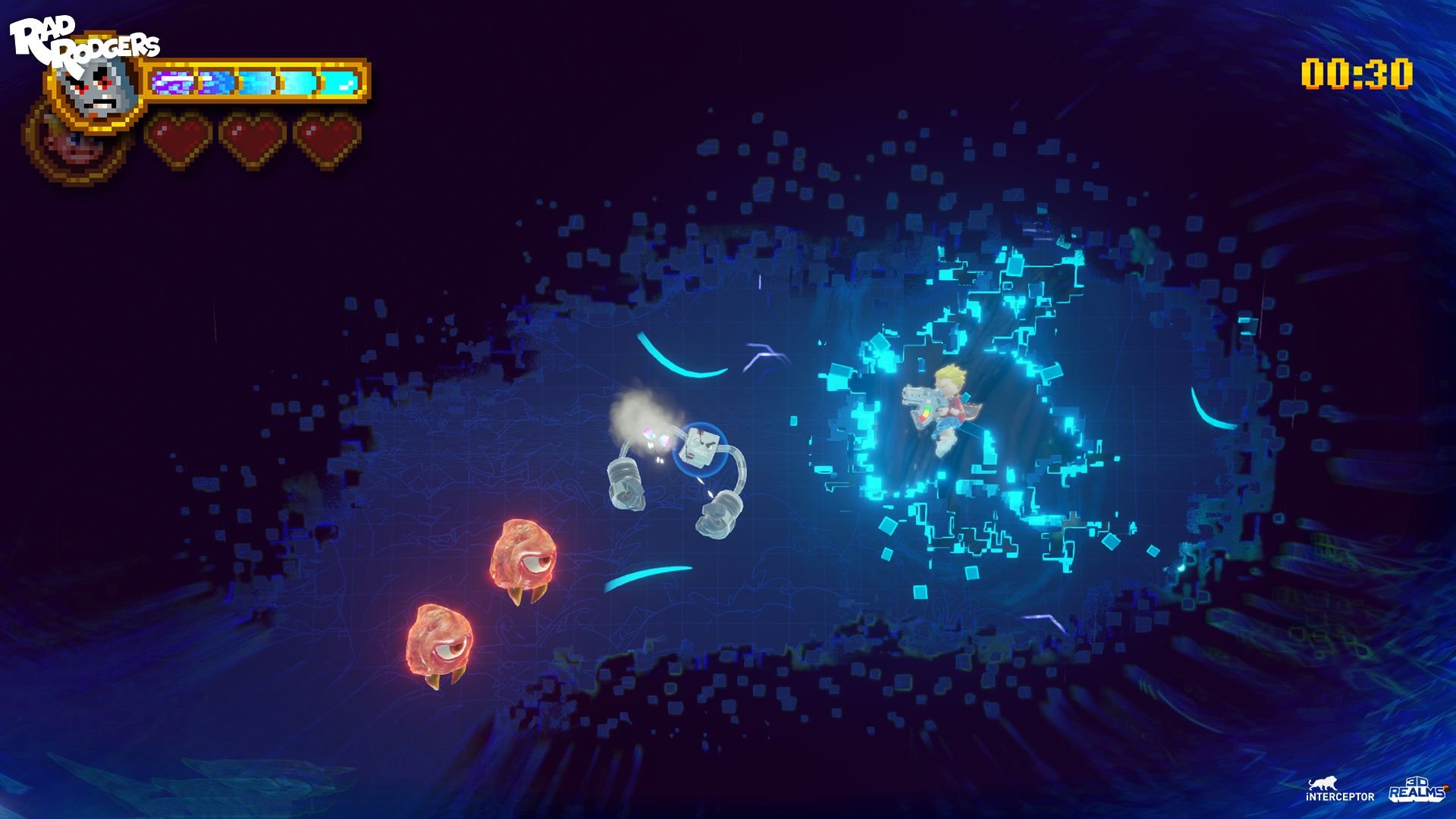Select the second heart icon

coord(253,136)
